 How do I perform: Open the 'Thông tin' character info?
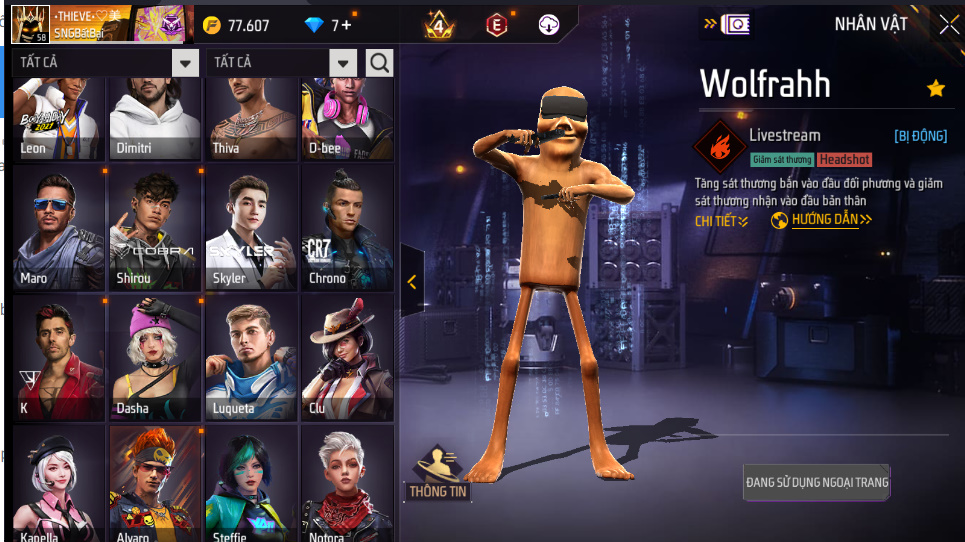point(438,474)
